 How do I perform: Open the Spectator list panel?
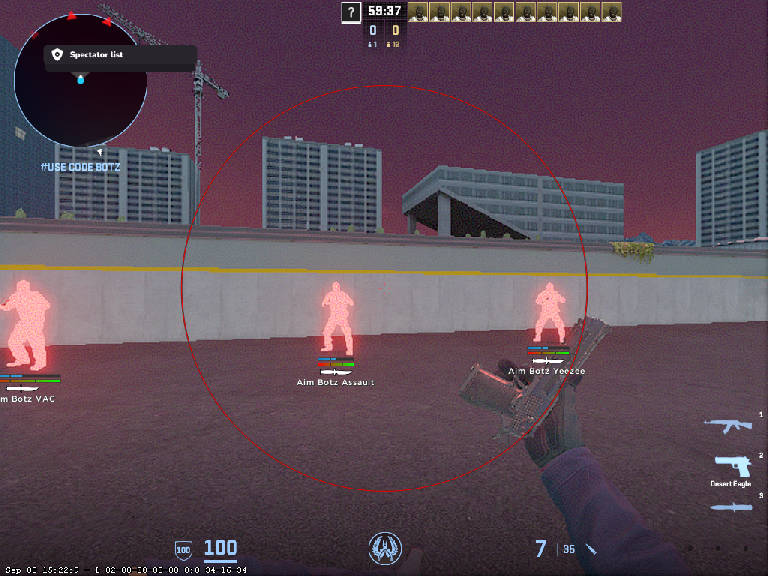point(119,55)
